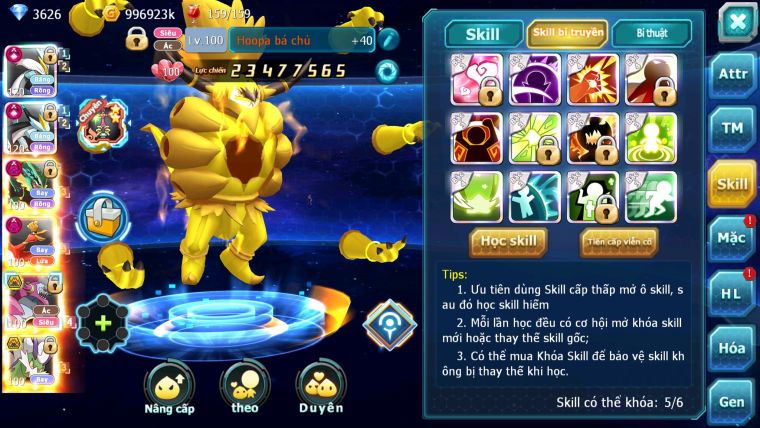Switch to the Skill tab at the panel top
Screen dimensions: 760x428
click(x=483, y=33)
